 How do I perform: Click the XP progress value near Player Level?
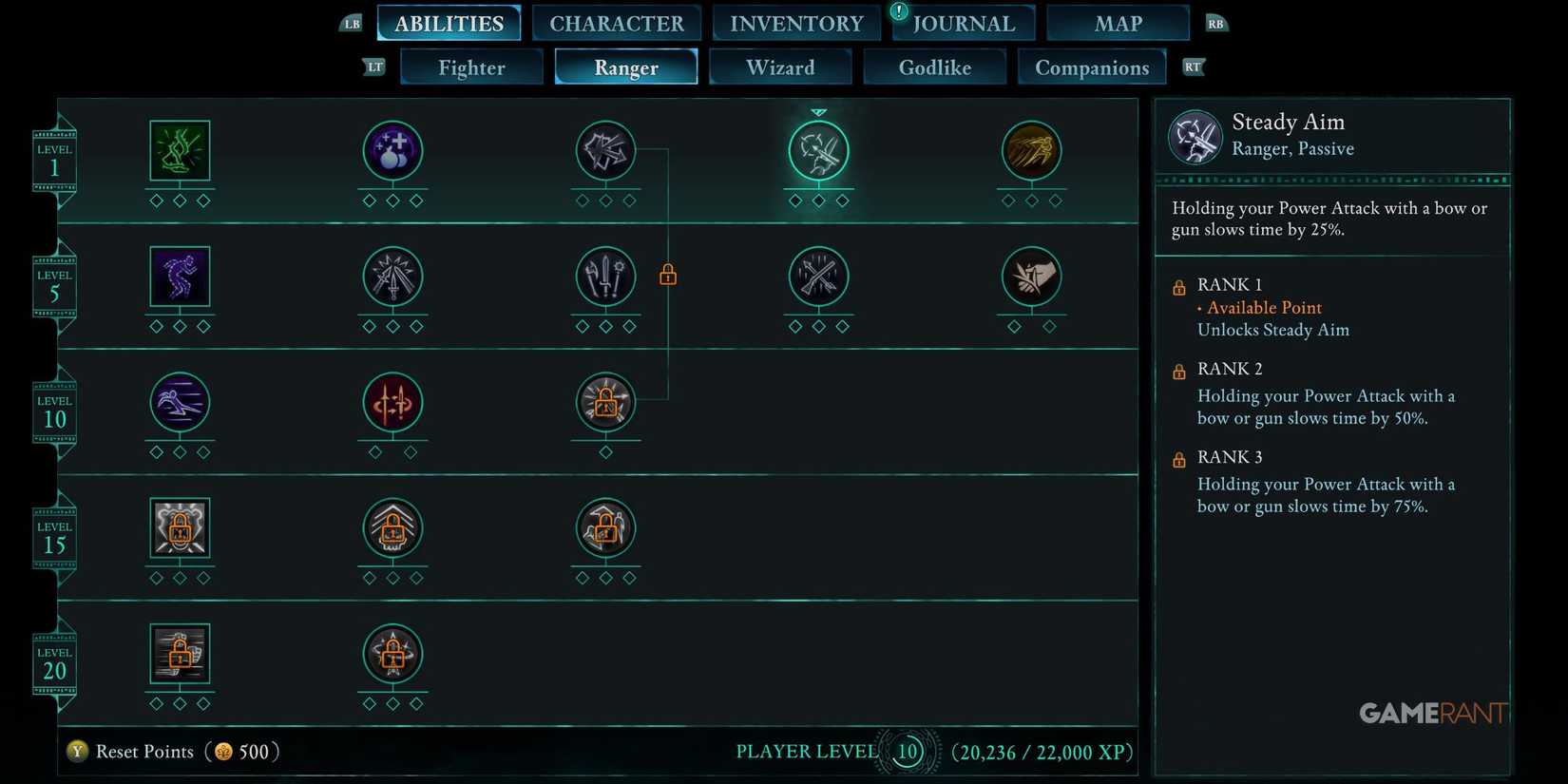(x=1042, y=752)
